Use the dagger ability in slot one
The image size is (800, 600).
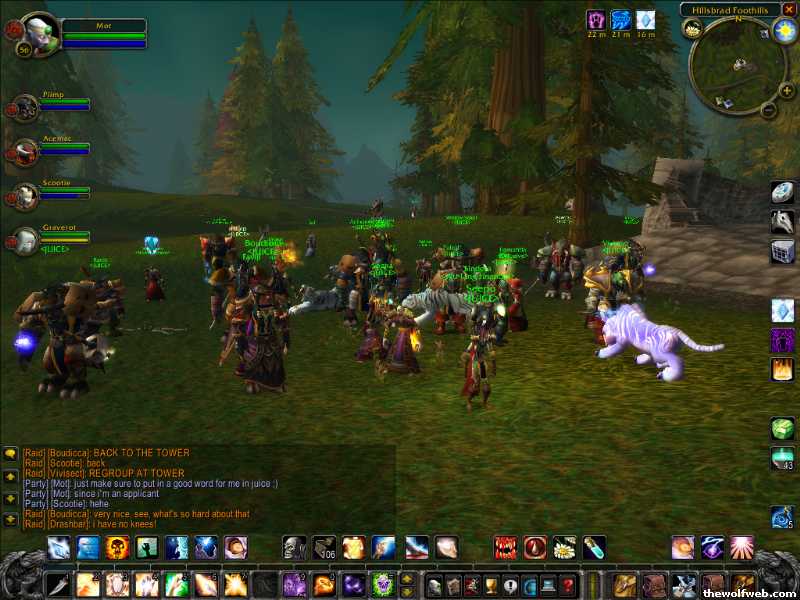click(x=59, y=584)
